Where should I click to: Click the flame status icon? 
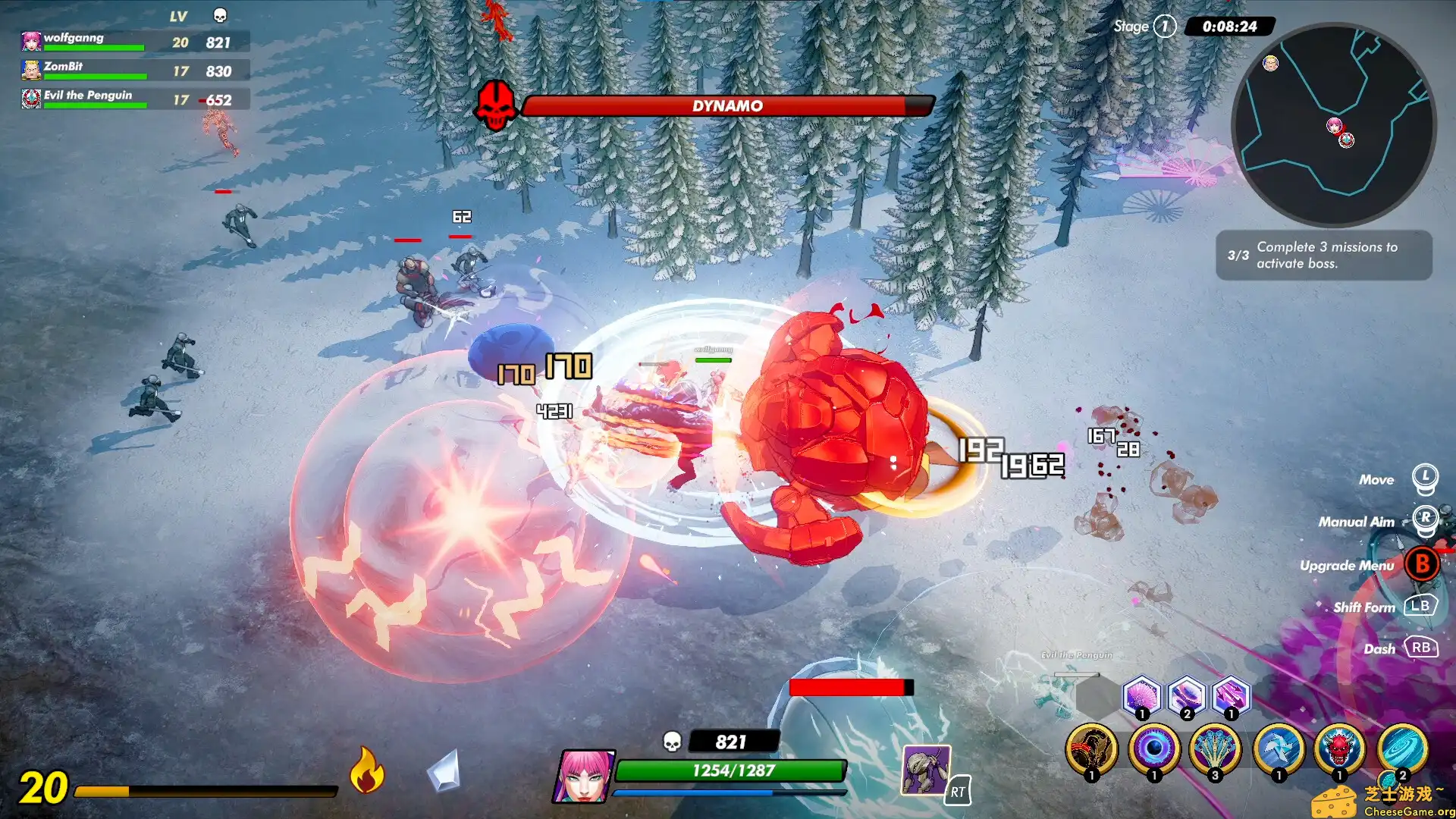(x=367, y=770)
